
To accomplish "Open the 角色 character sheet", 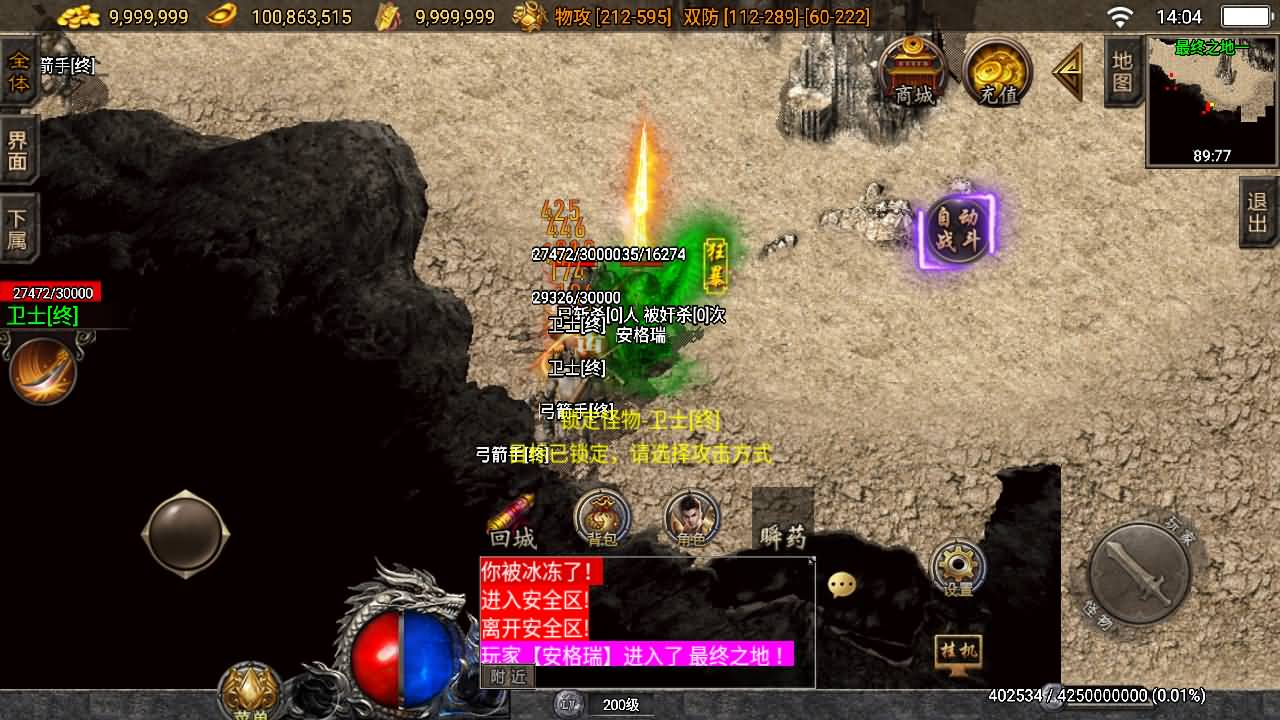I will [x=691, y=519].
